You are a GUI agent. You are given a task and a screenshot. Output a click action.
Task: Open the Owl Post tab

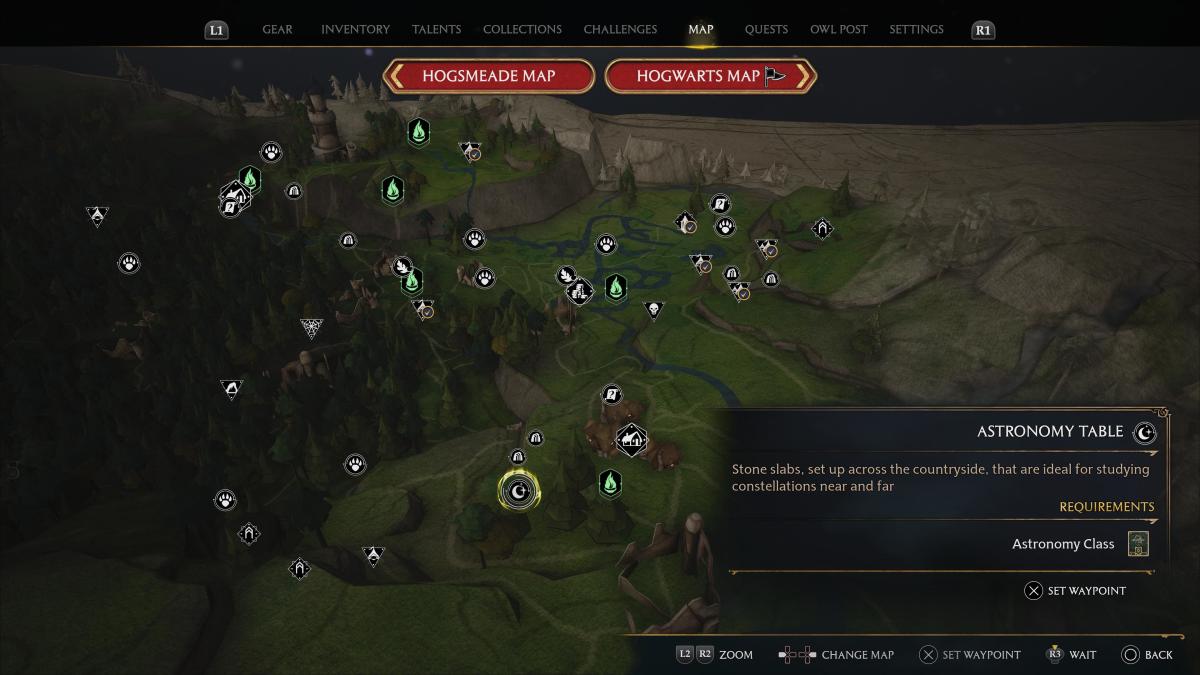838,30
